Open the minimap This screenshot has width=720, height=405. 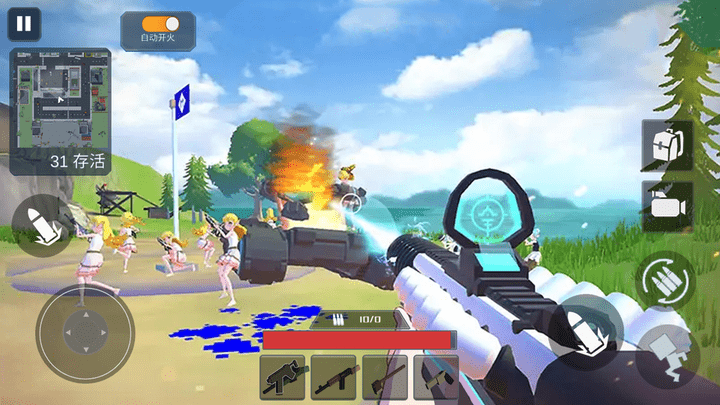point(59,98)
